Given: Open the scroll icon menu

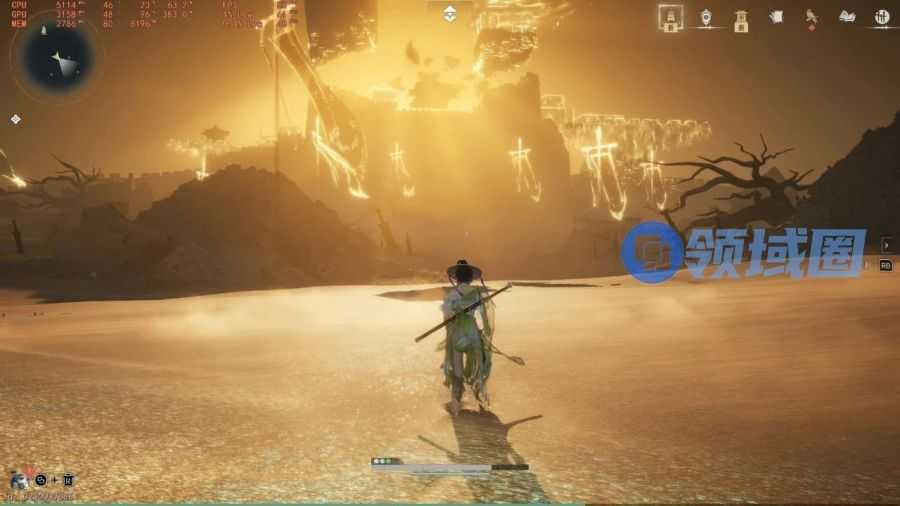Looking at the screenshot, I should tap(776, 17).
